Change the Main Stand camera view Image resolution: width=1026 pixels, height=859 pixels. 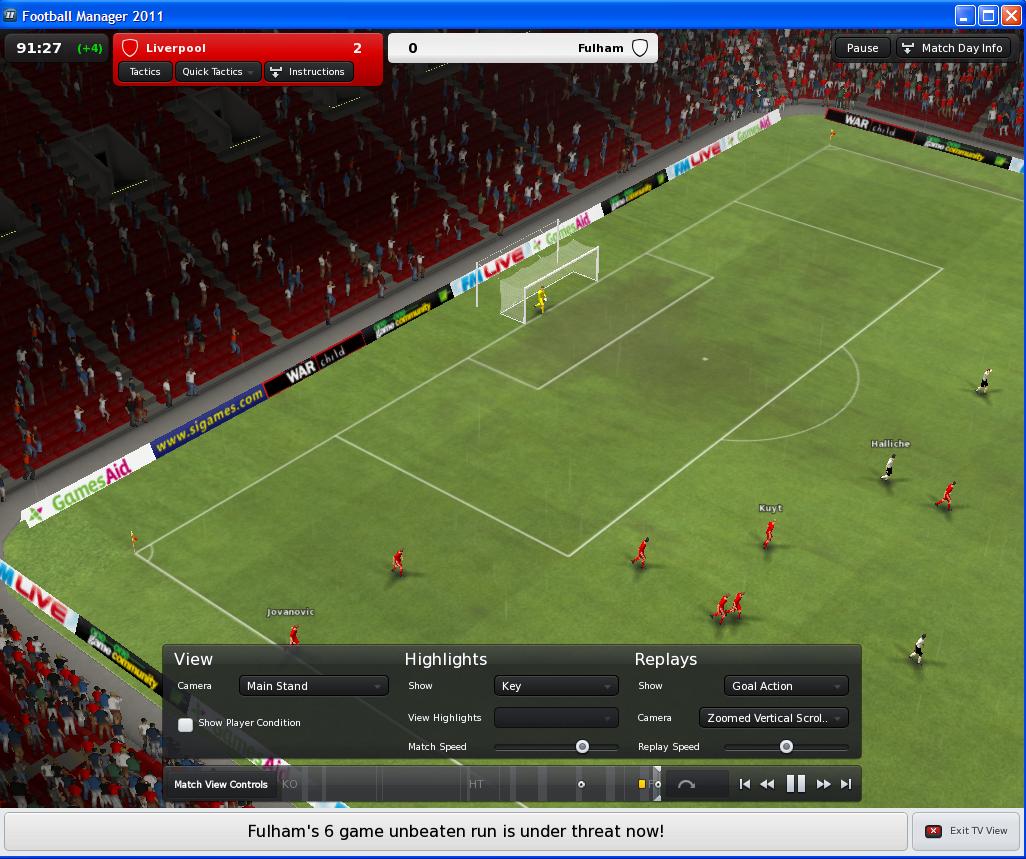pyautogui.click(x=313, y=686)
